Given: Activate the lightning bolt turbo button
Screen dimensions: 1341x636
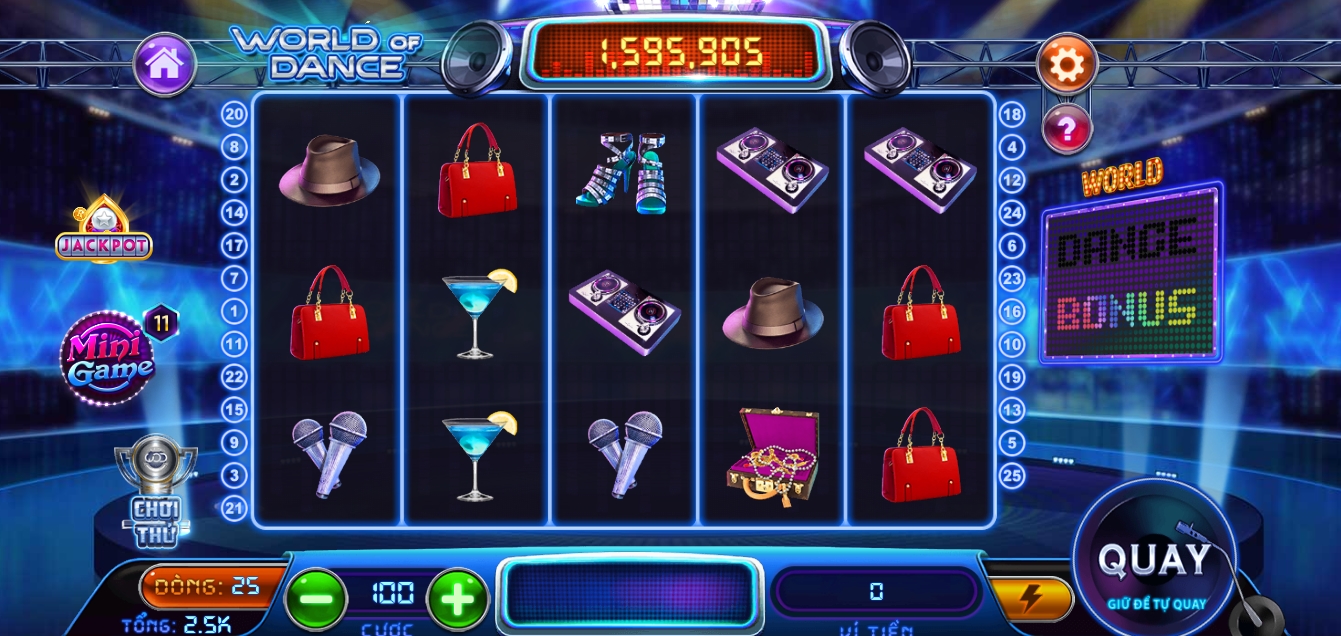Looking at the screenshot, I should 1031,598.
